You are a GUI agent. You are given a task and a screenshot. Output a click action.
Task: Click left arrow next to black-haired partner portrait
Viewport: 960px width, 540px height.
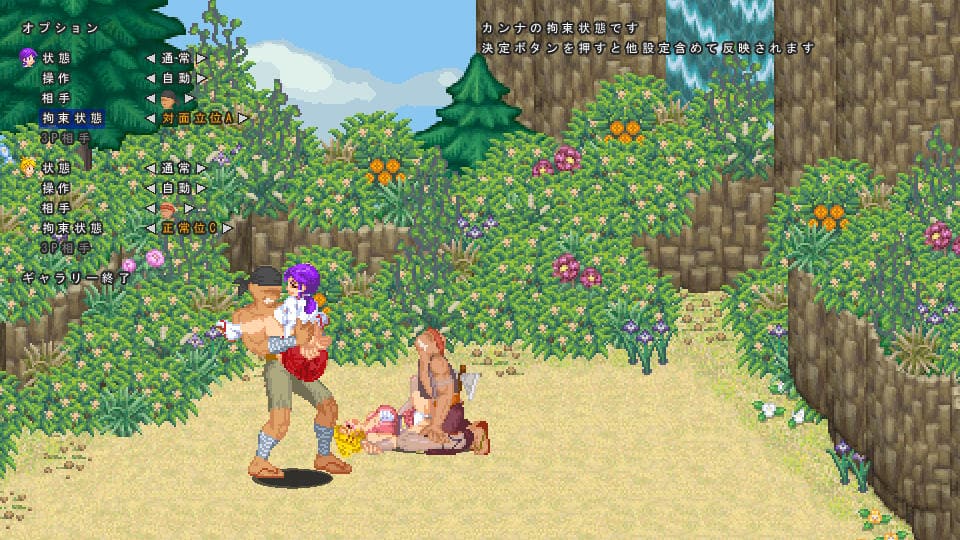pos(151,98)
